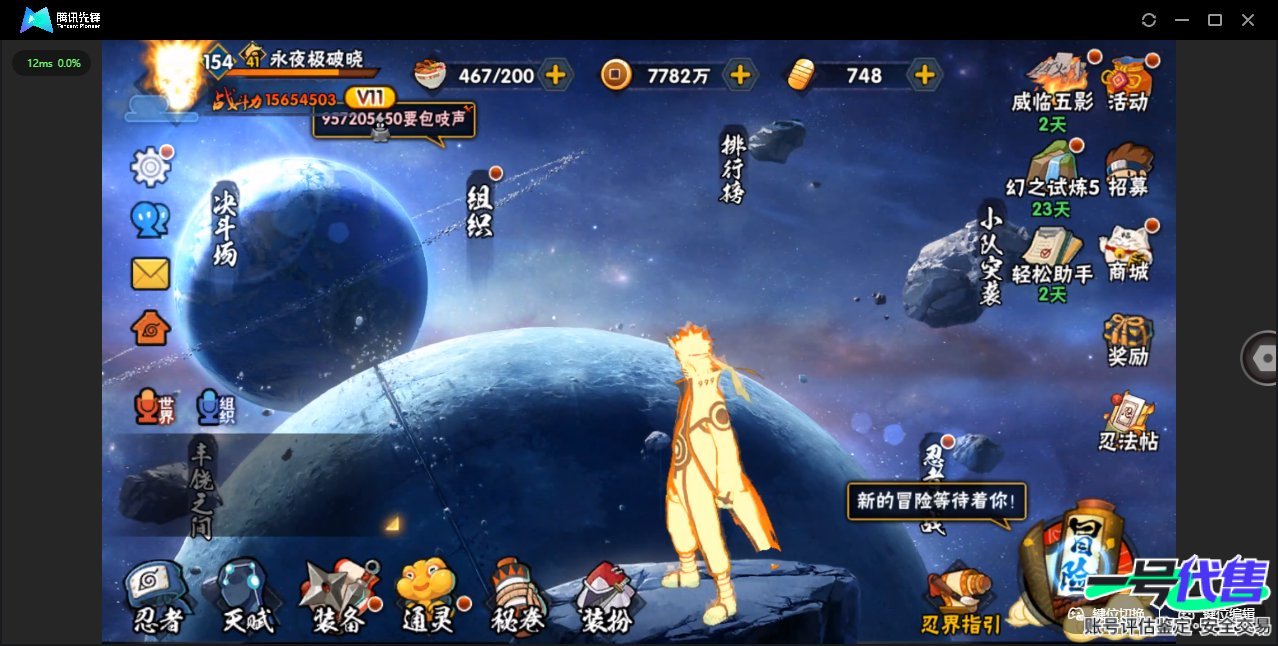Close the emulator window
The image size is (1278, 646).
click(x=1248, y=20)
